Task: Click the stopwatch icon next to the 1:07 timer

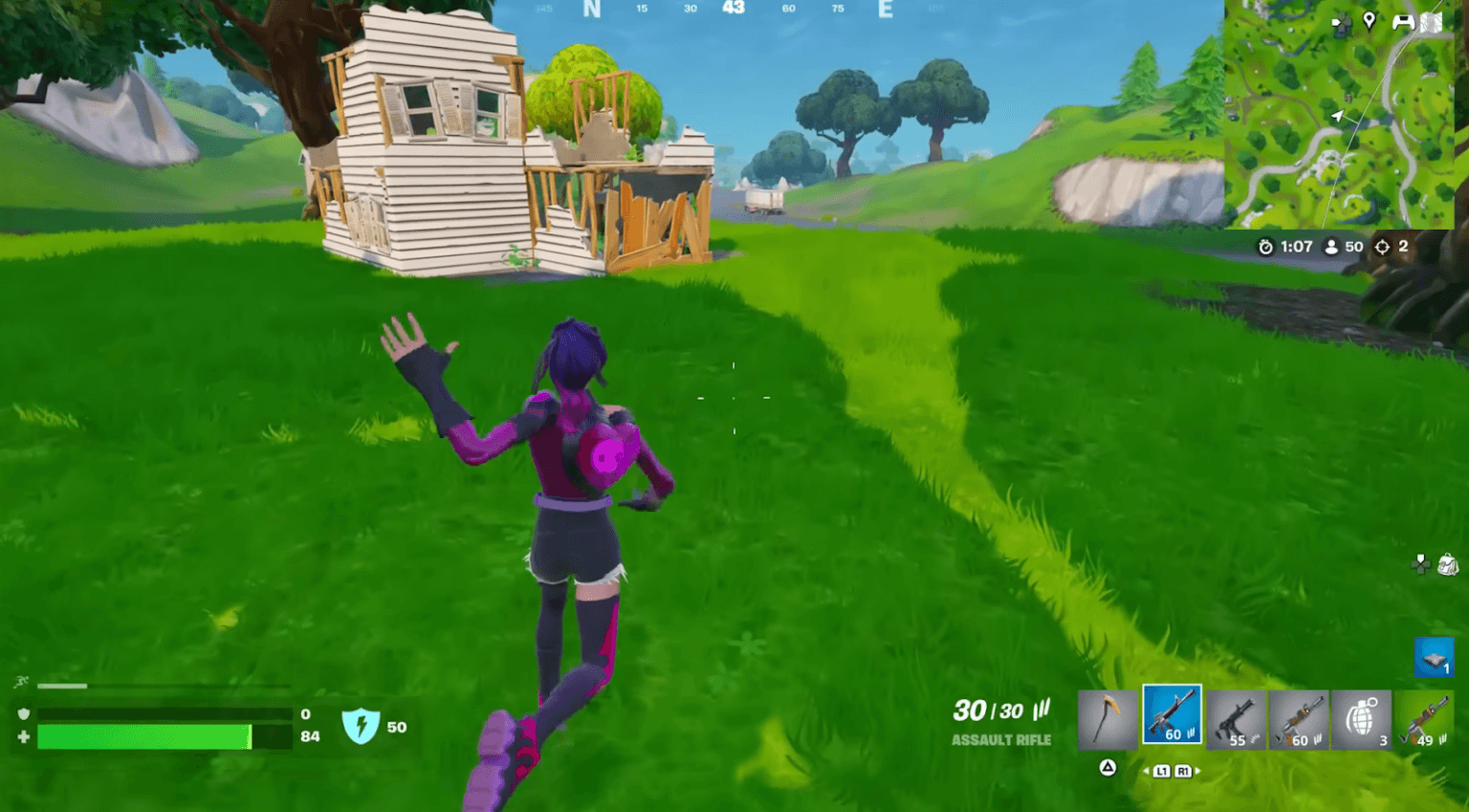Action: 1267,247
